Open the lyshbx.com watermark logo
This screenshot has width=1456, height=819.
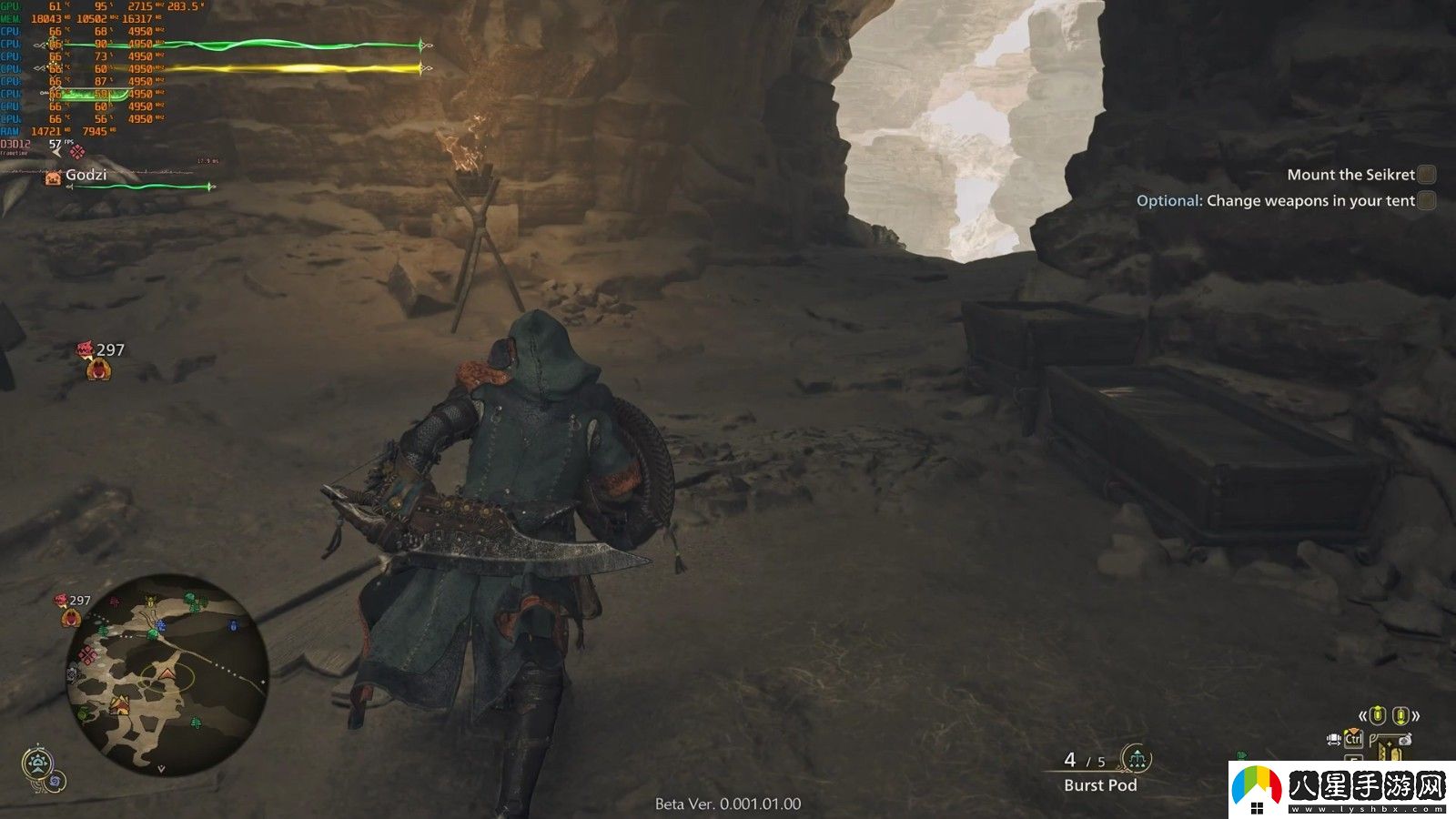point(1342,788)
